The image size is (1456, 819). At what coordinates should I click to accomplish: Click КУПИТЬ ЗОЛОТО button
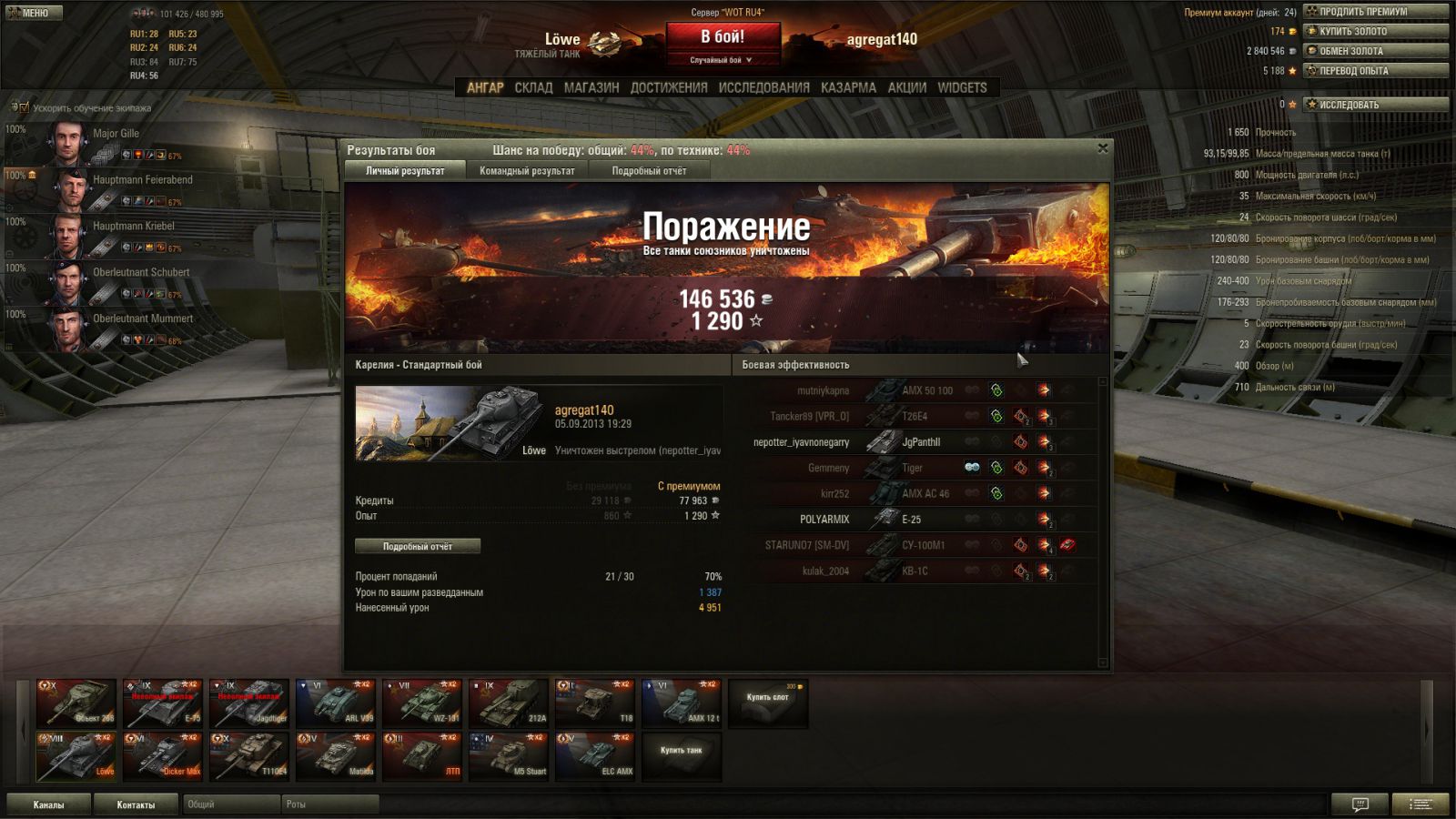(1375, 31)
